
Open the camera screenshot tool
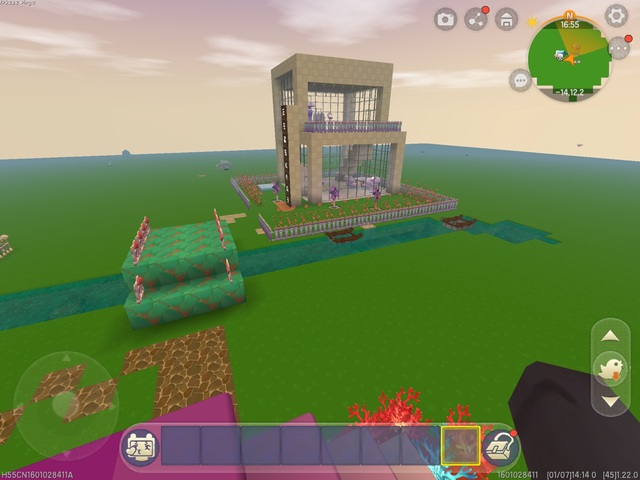click(446, 19)
